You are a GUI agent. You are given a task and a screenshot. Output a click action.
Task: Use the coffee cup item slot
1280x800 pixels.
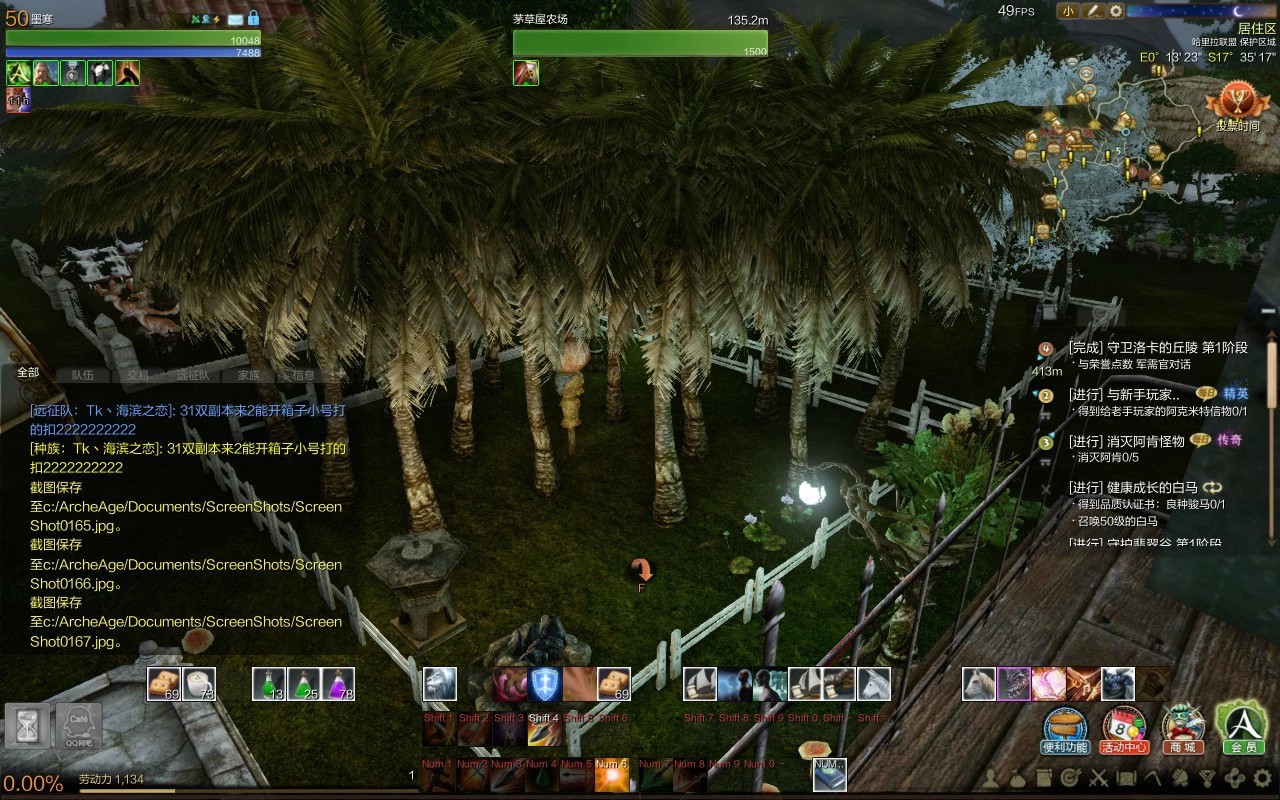[x=200, y=684]
